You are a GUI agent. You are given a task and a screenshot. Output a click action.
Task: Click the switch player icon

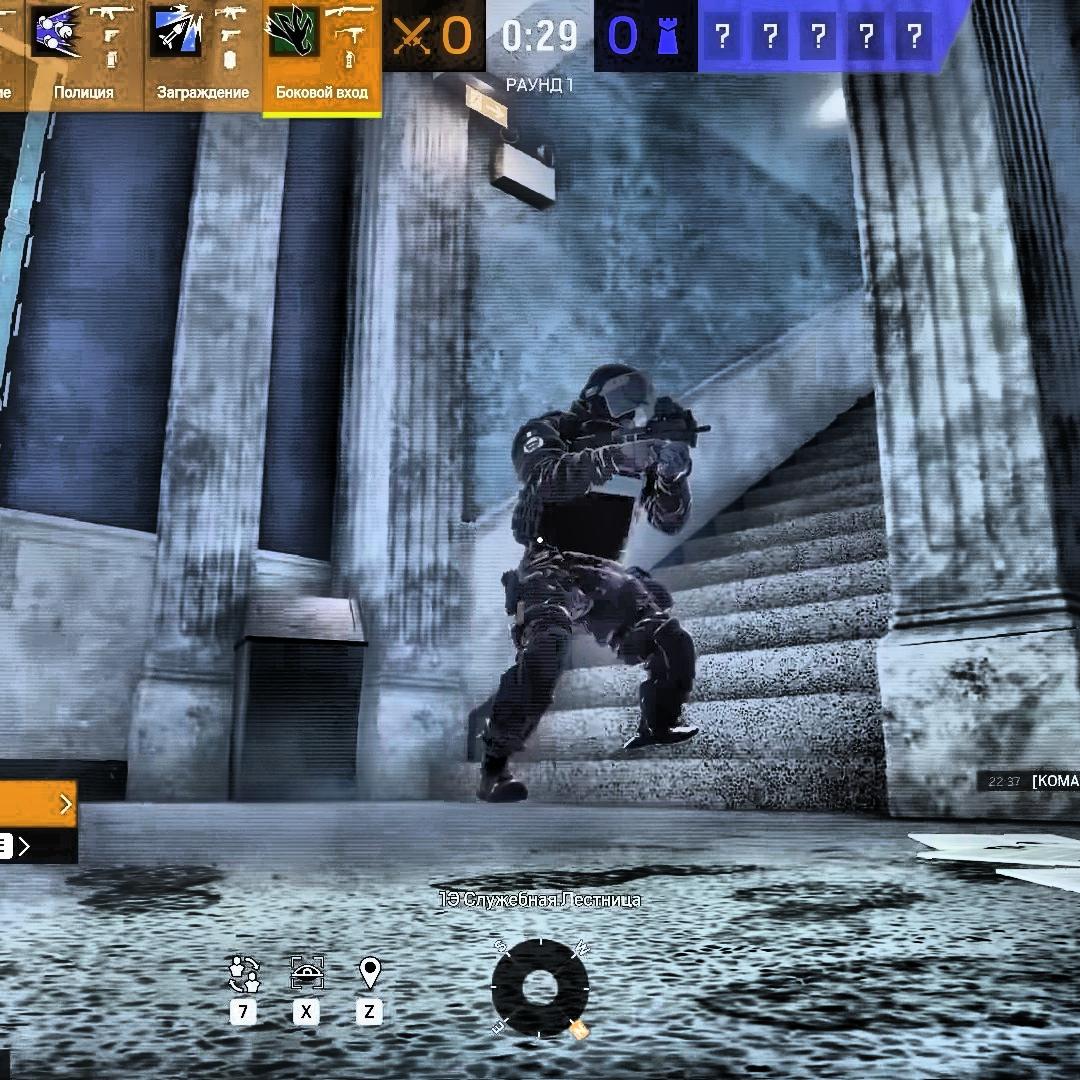click(243, 973)
